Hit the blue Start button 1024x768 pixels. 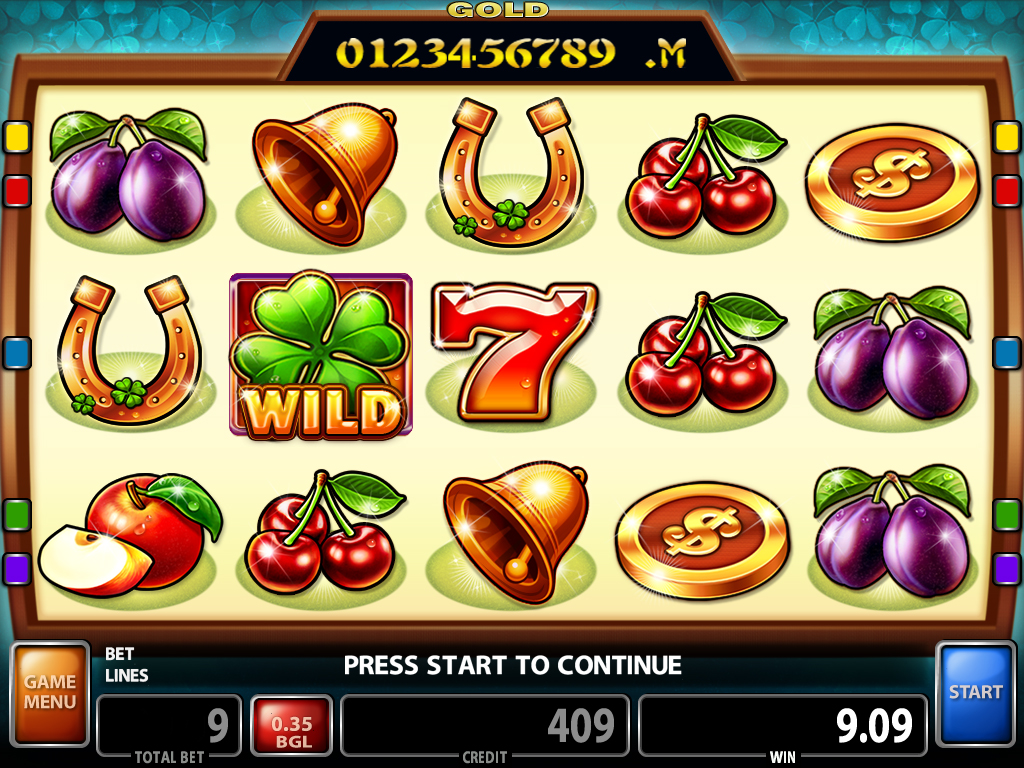975,692
